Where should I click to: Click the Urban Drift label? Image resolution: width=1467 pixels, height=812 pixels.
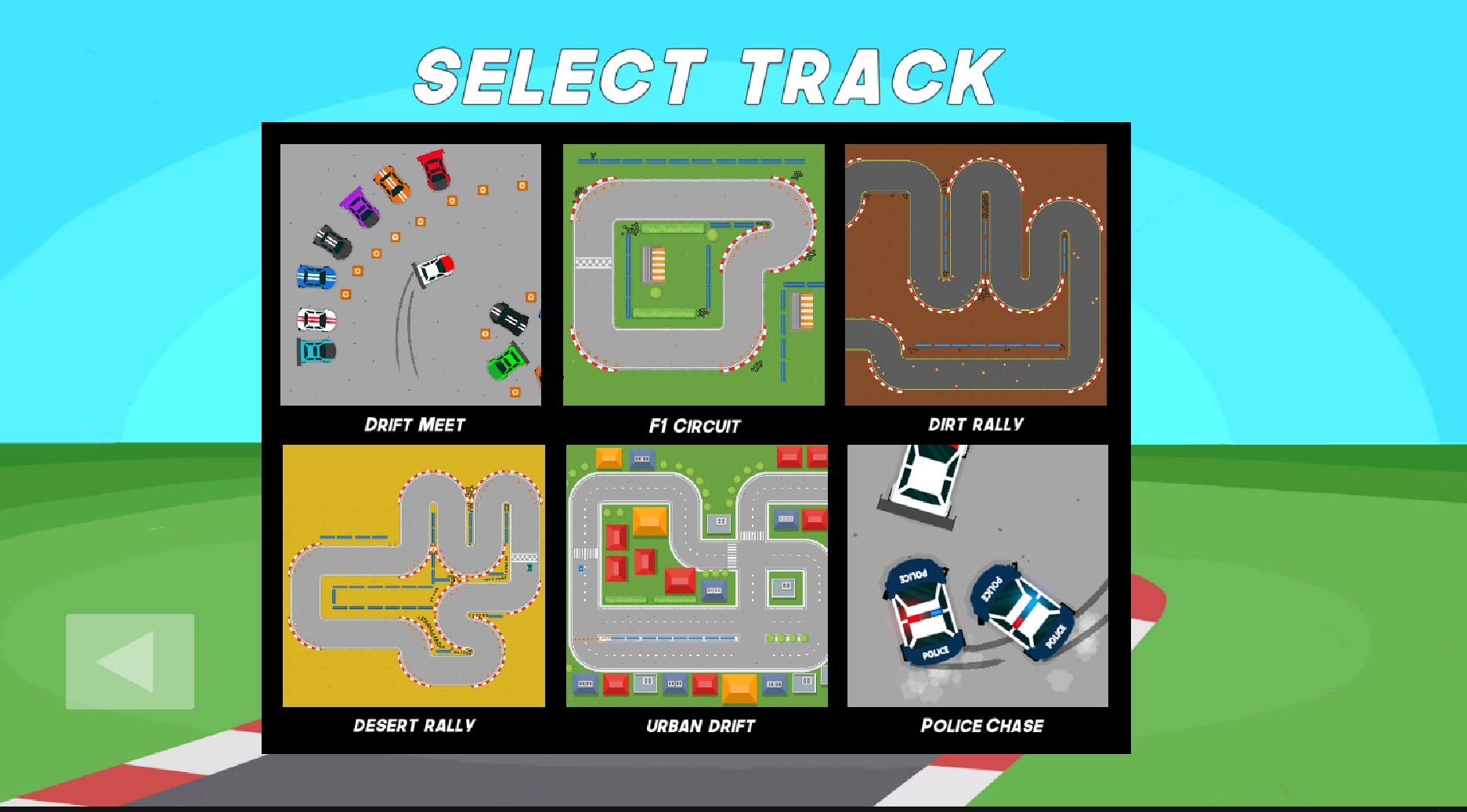click(699, 727)
